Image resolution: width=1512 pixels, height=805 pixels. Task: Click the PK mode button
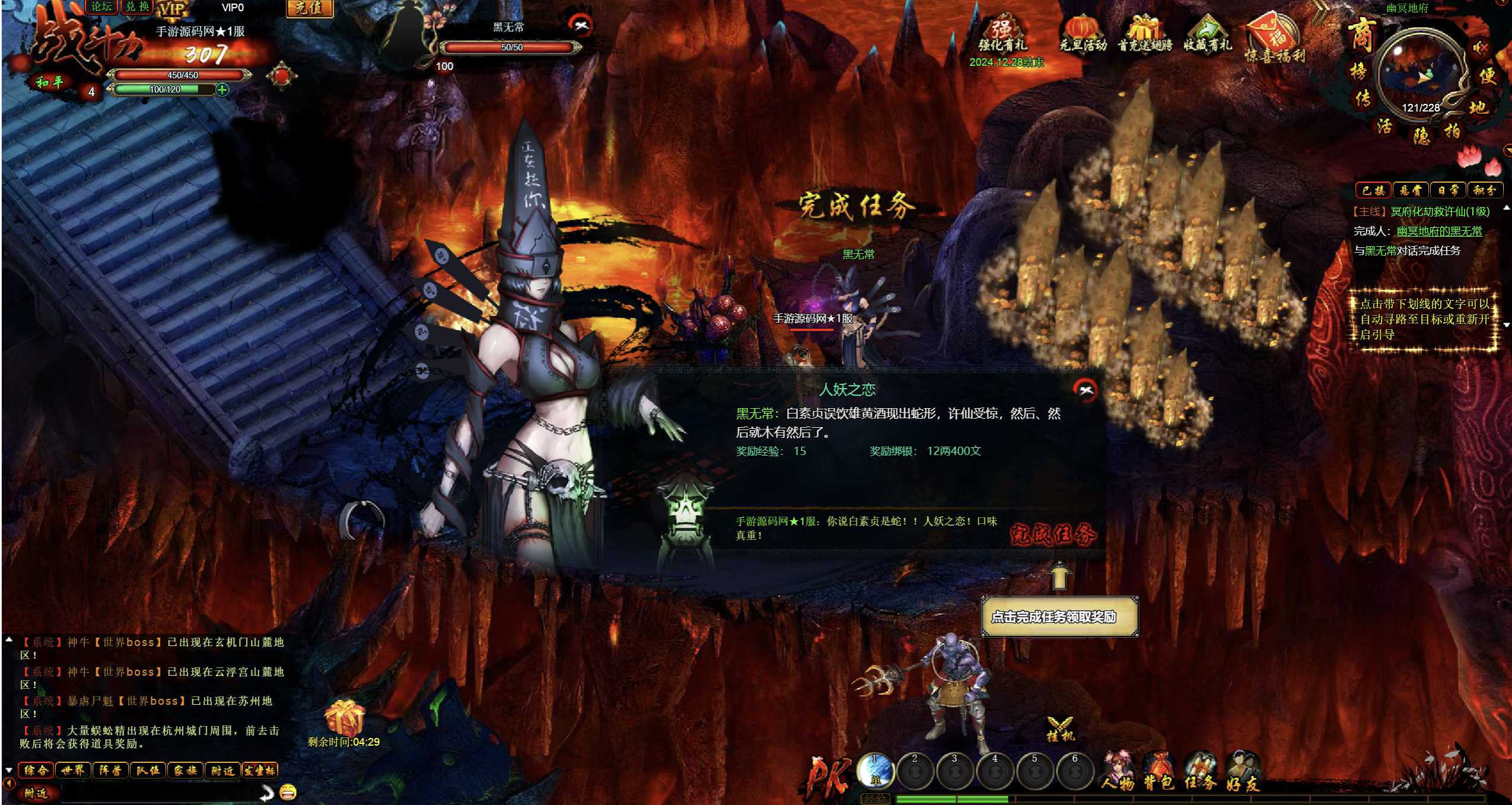(x=828, y=775)
